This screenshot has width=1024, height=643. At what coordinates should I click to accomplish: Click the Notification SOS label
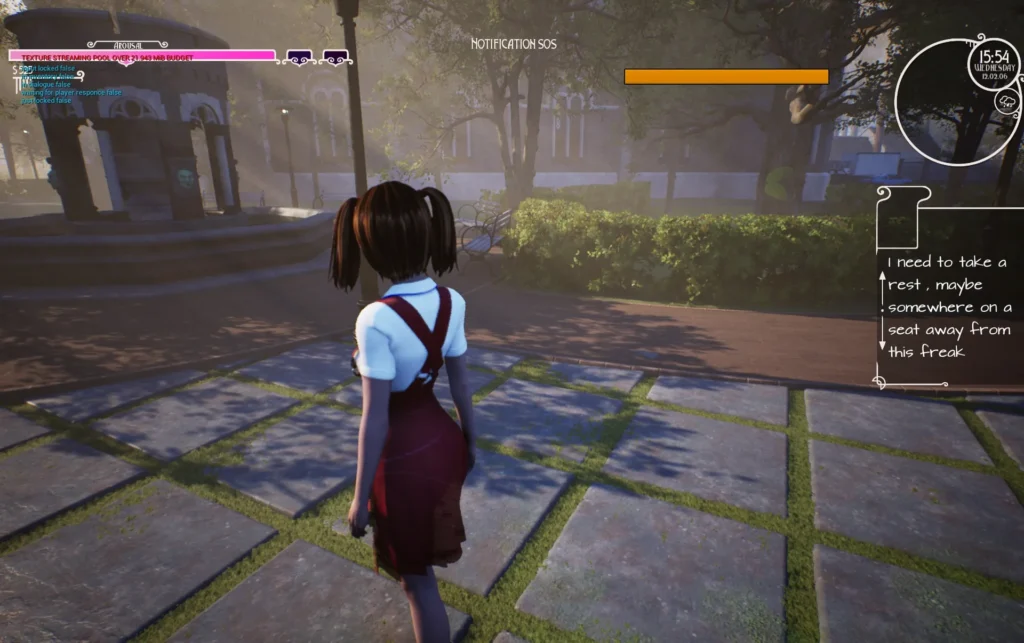513,44
